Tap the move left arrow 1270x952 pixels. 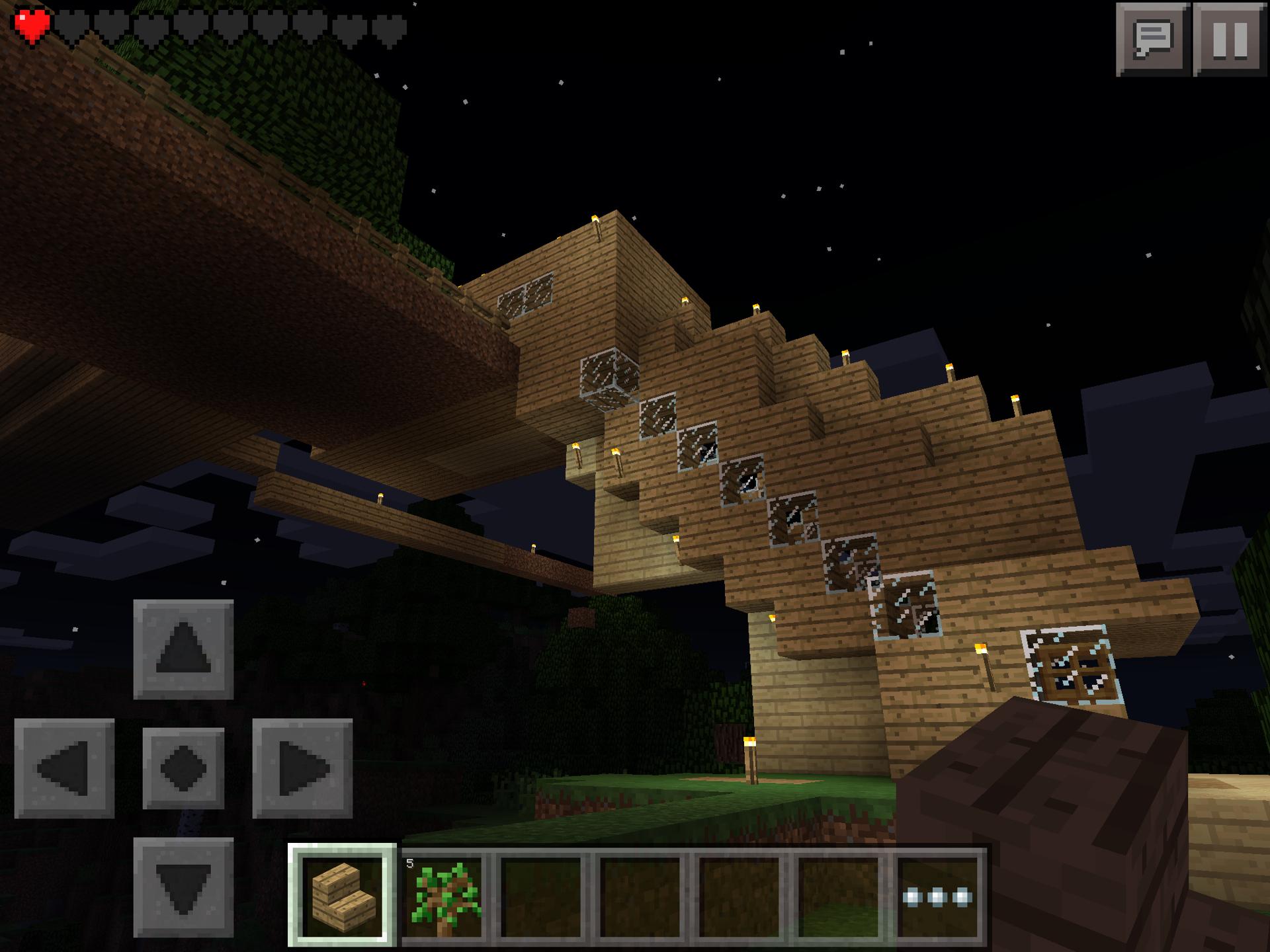click(x=64, y=768)
